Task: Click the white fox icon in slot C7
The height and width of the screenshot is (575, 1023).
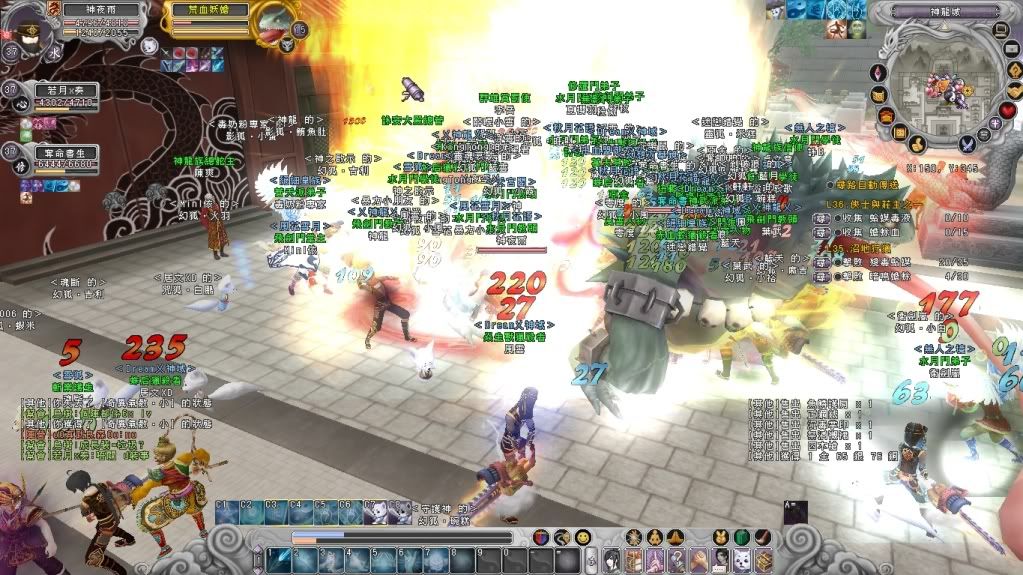Action: [377, 512]
